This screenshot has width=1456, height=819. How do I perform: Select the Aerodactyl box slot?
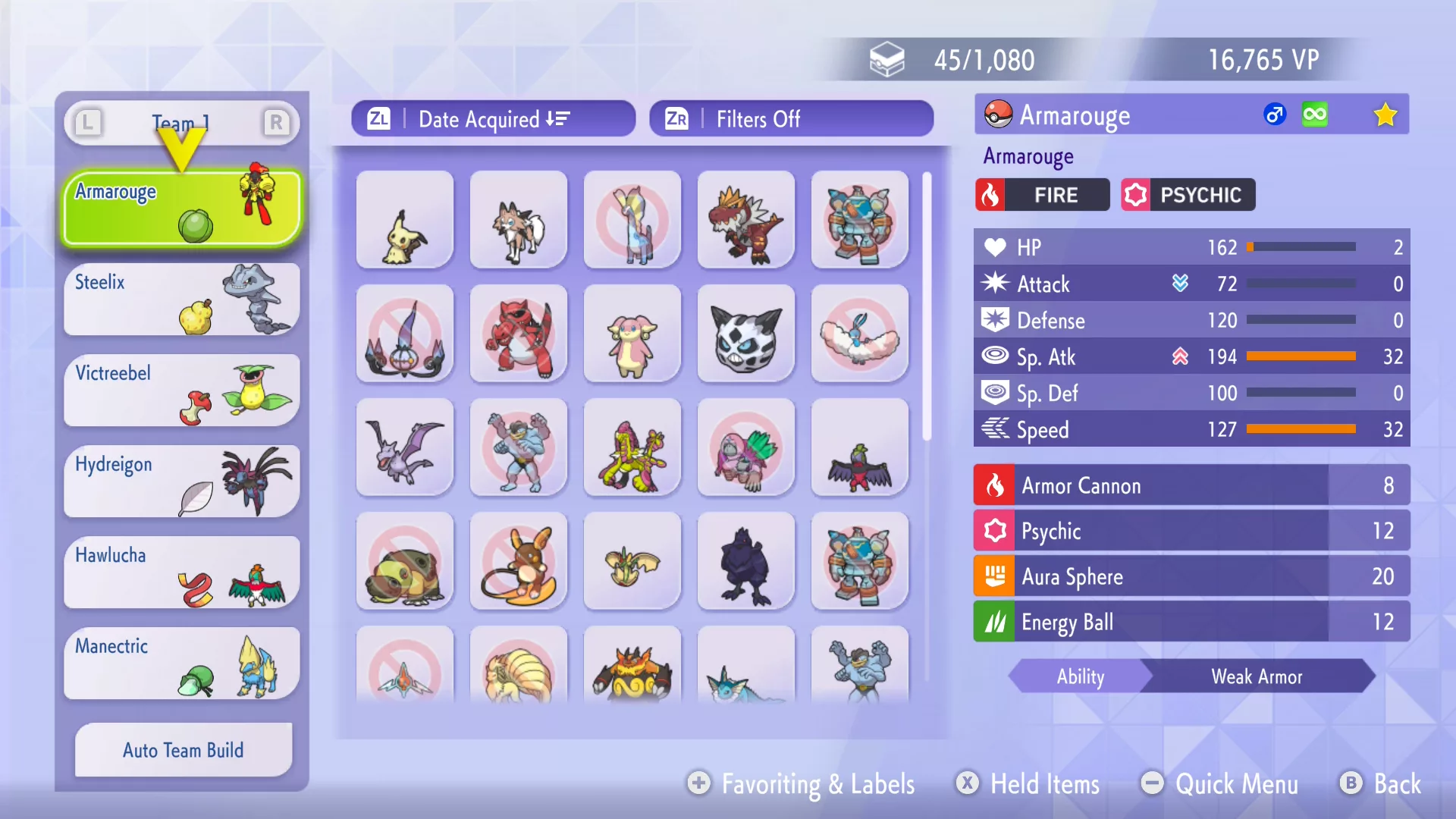tap(405, 447)
